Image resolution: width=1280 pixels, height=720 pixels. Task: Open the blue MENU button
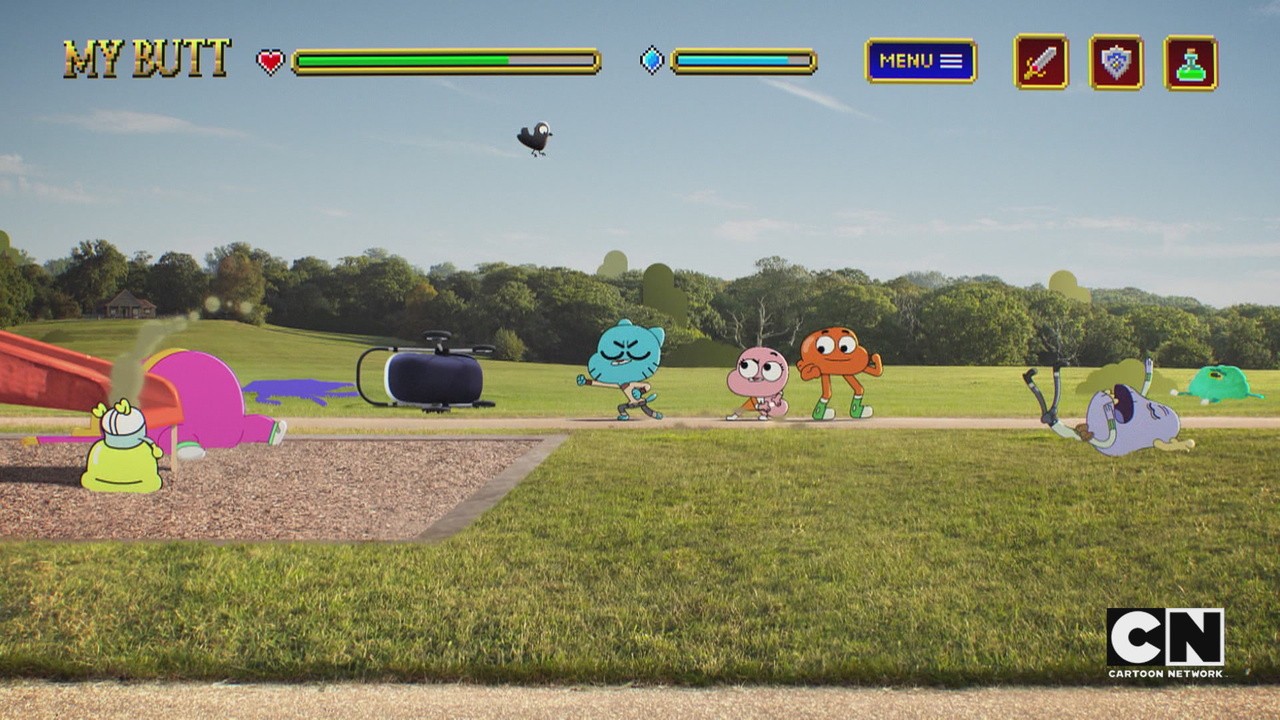click(x=920, y=61)
